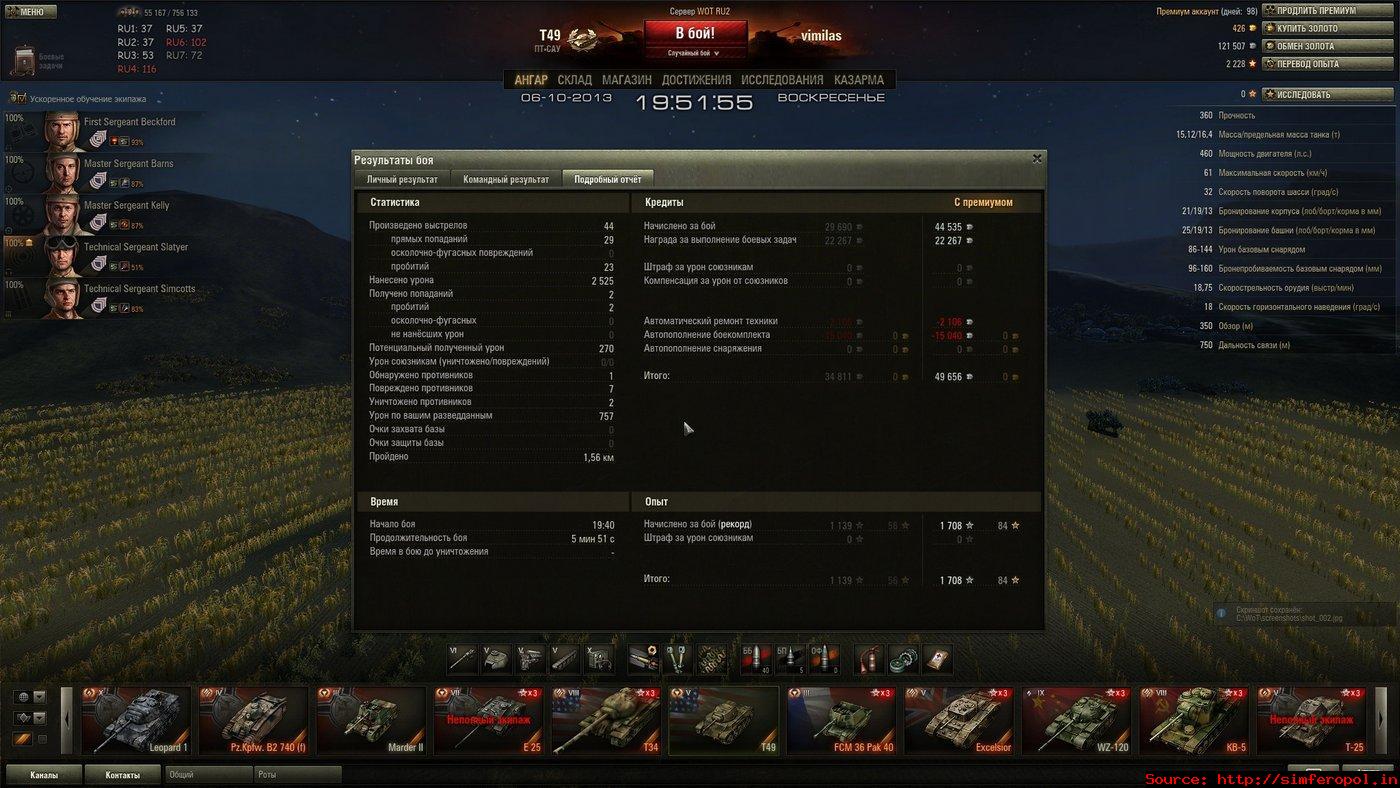Open the Случайный бой battle type dropdown

click(695, 53)
